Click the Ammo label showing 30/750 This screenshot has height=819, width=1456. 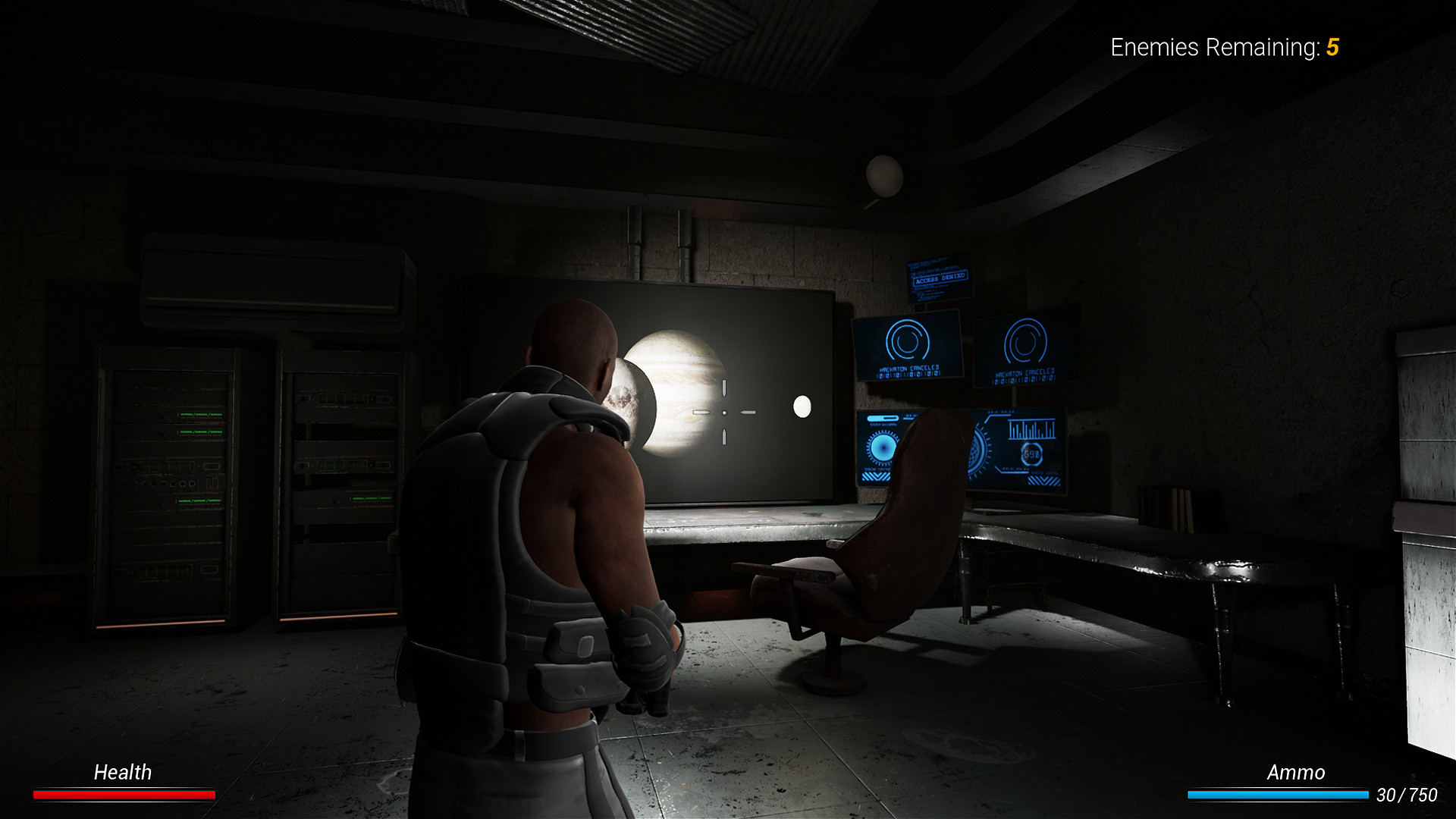pyautogui.click(x=1296, y=773)
